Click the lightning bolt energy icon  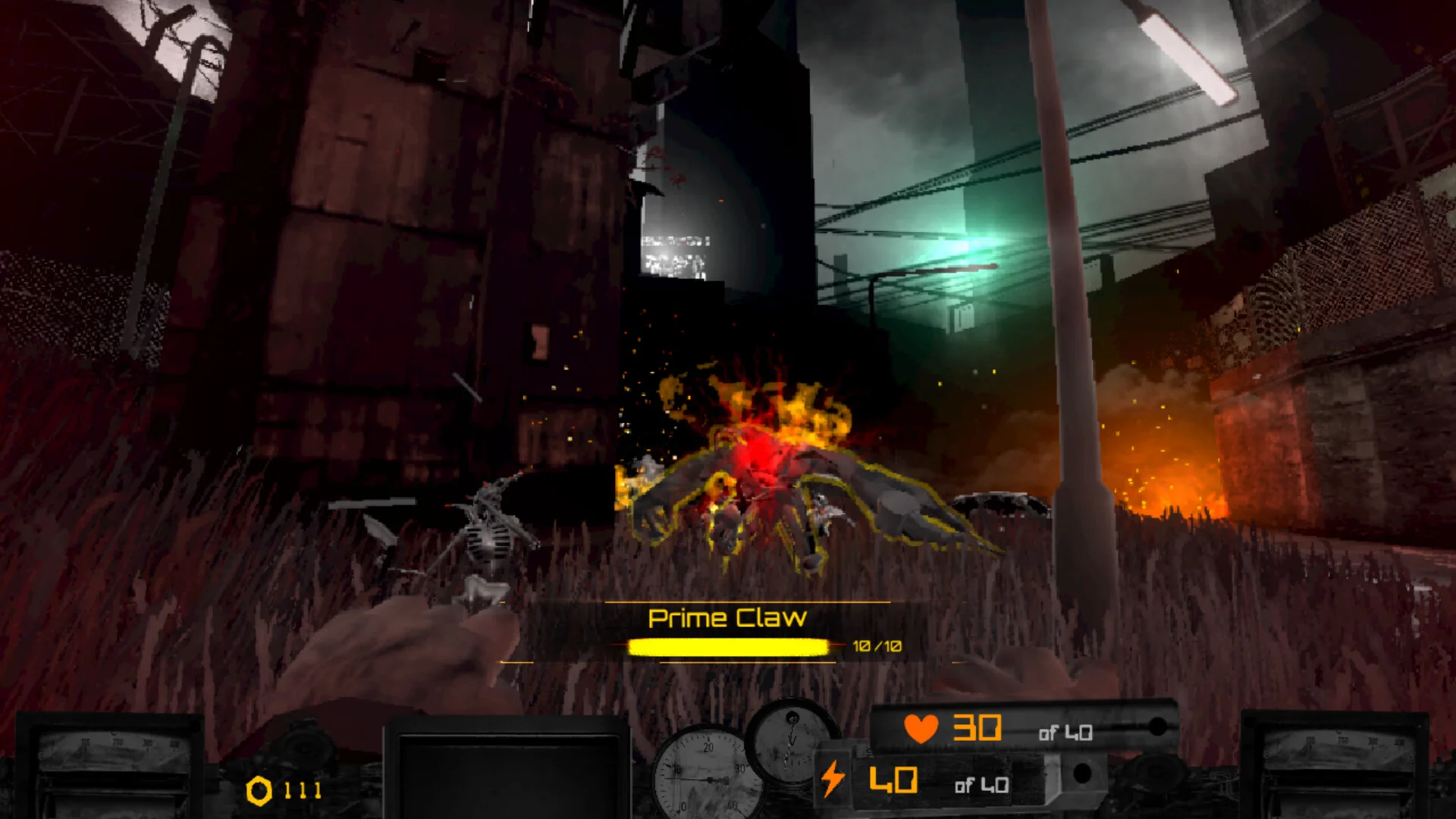833,779
